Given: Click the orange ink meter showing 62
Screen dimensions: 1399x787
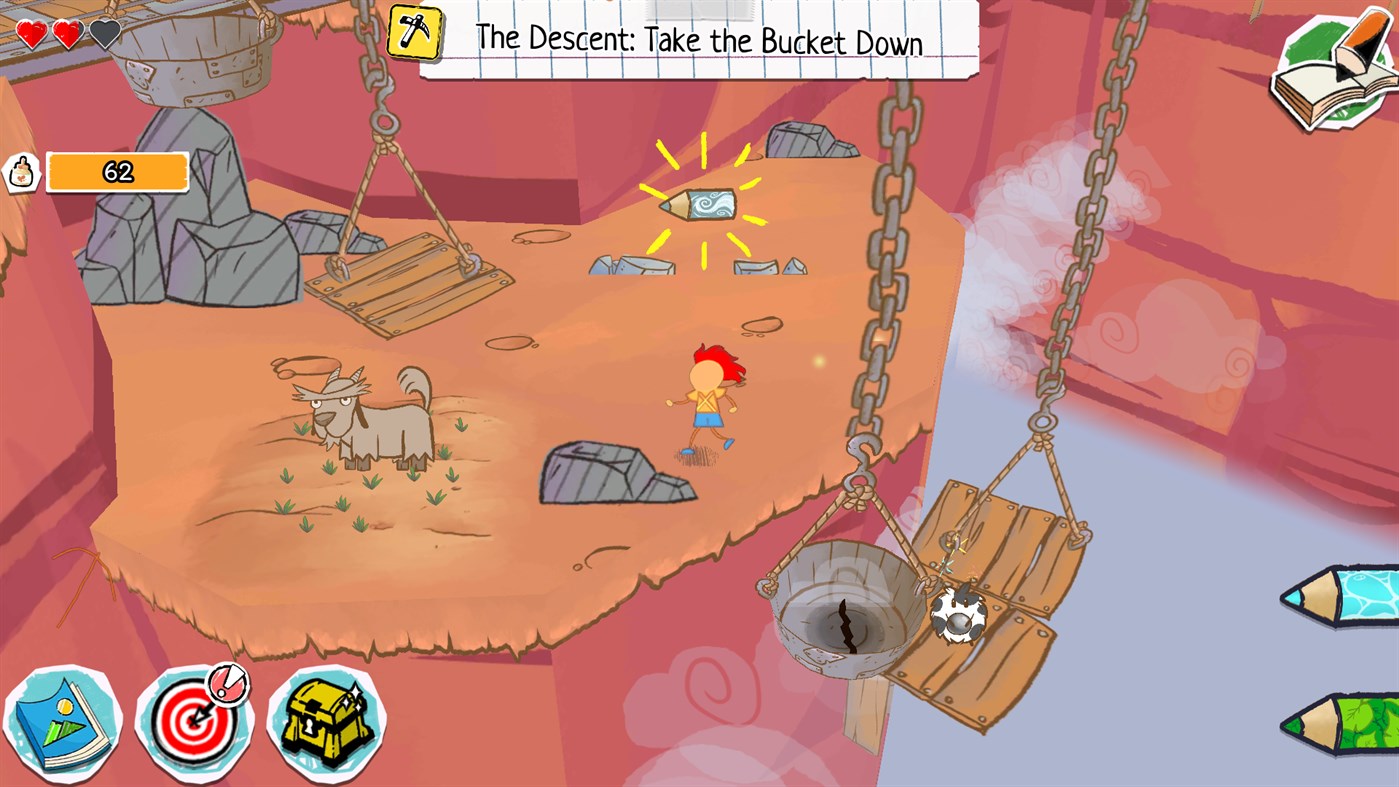Looking at the screenshot, I should (117, 171).
